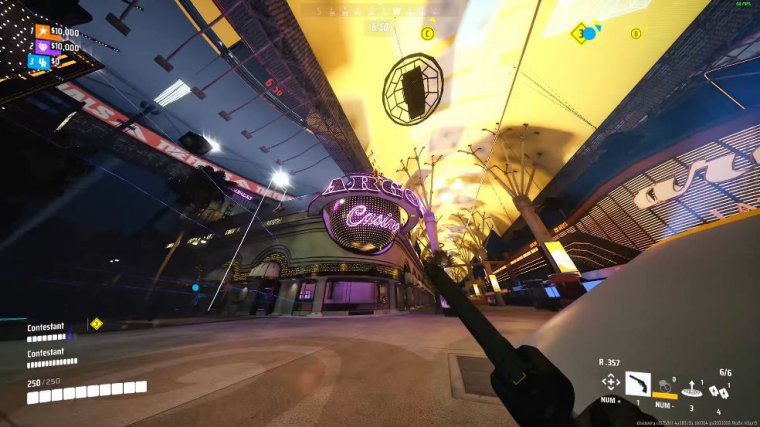Select the two-cards gadget in slot 4

click(717, 390)
